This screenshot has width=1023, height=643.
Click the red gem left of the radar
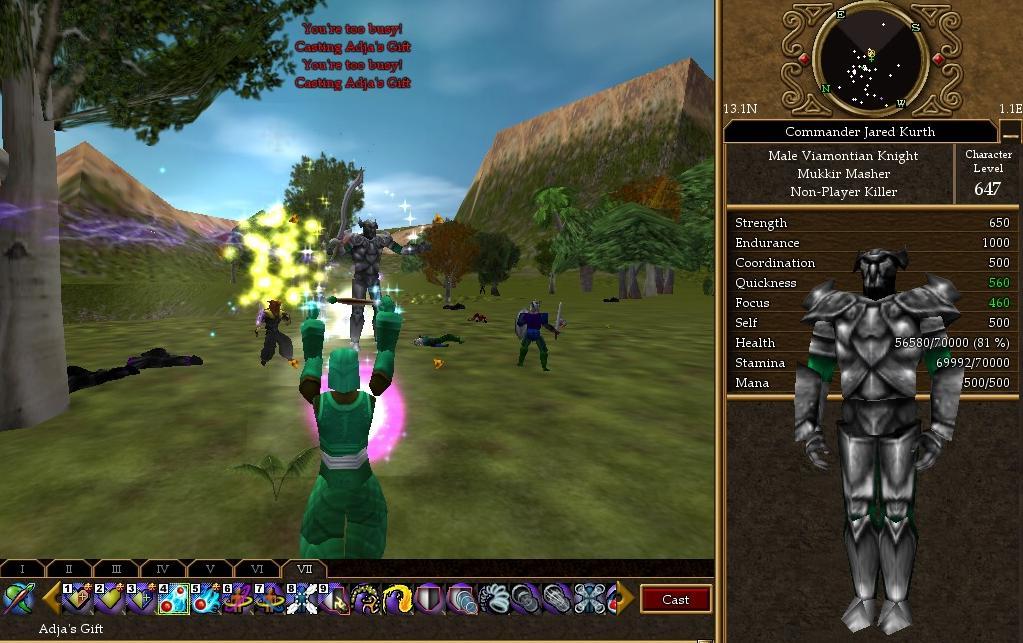803,59
